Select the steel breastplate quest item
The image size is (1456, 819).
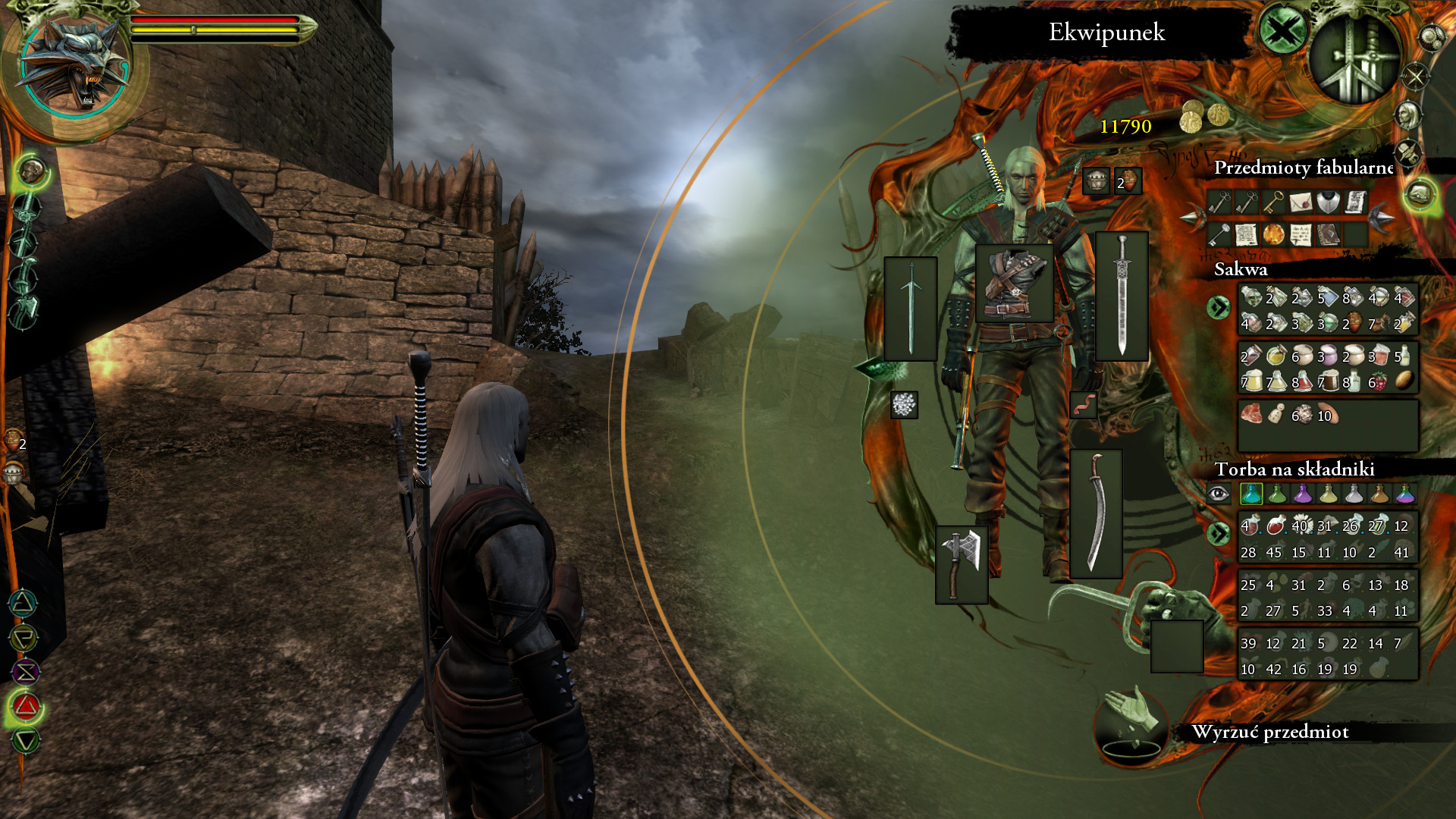point(1327,202)
